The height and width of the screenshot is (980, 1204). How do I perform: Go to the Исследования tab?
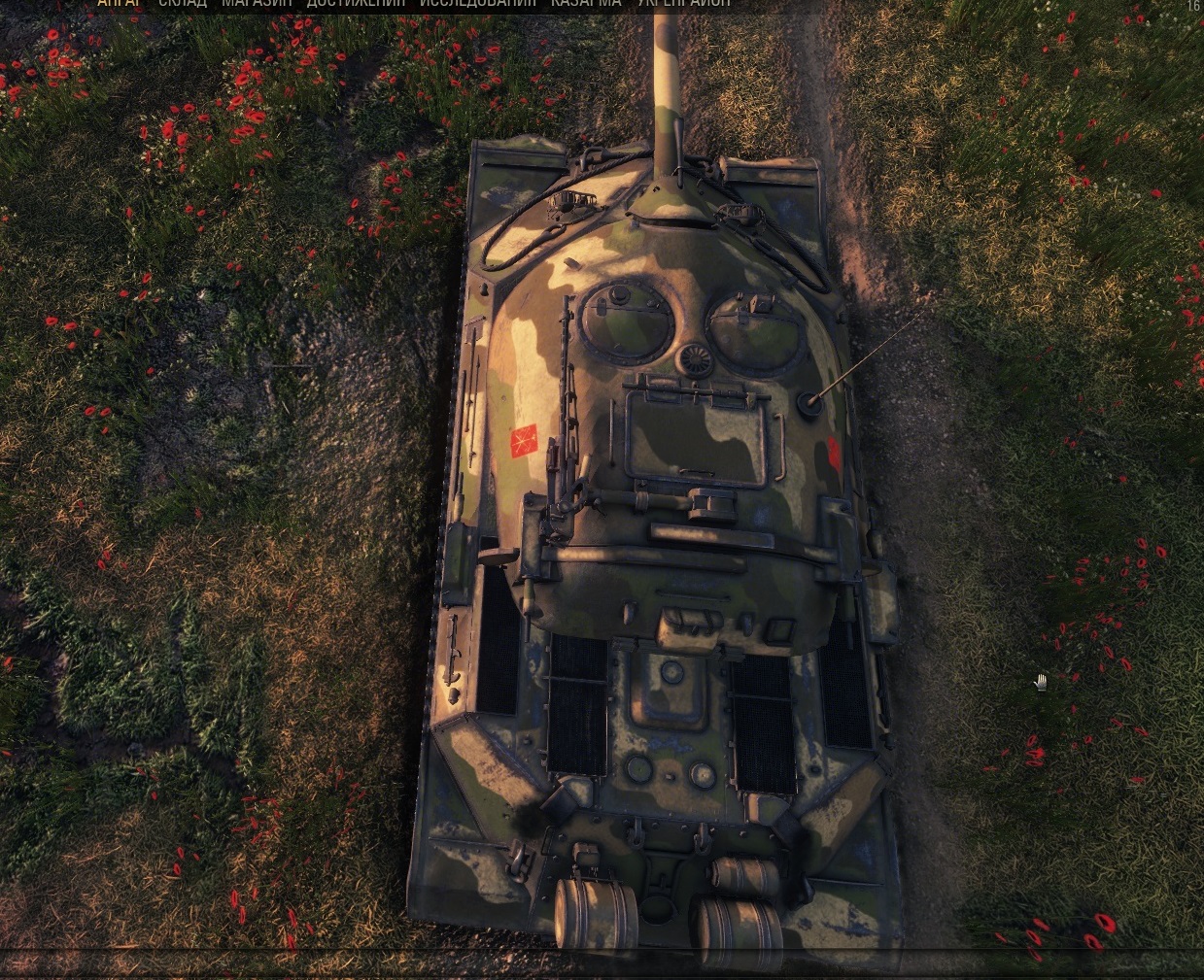477,4
